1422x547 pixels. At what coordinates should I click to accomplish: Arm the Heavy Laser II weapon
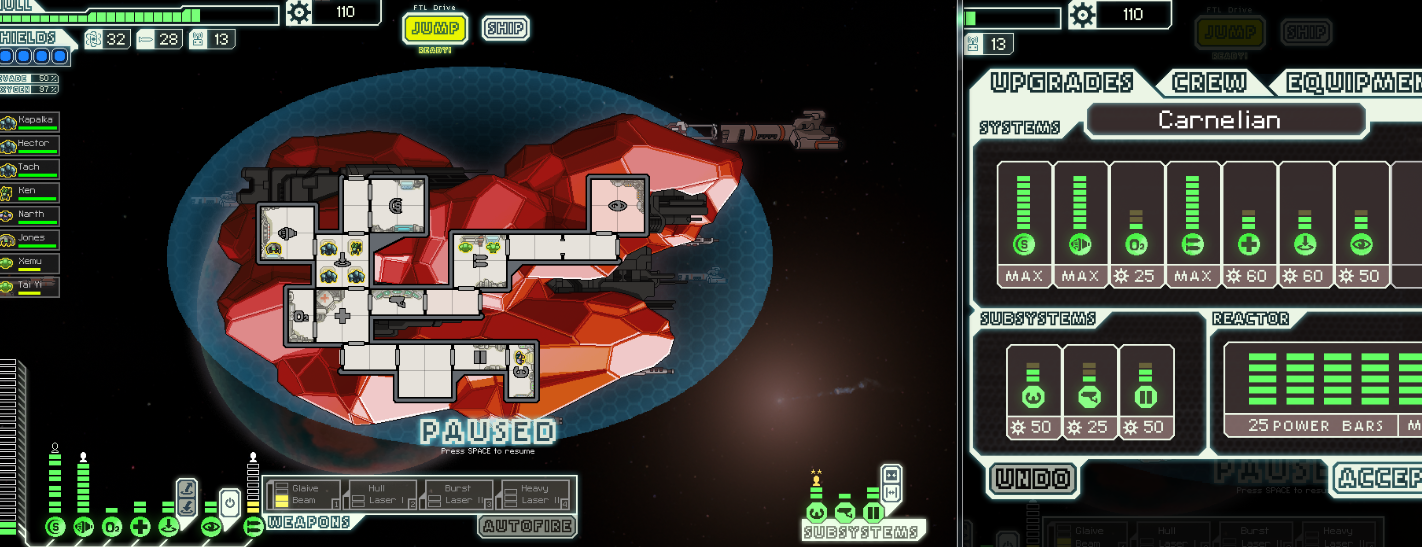pos(535,494)
